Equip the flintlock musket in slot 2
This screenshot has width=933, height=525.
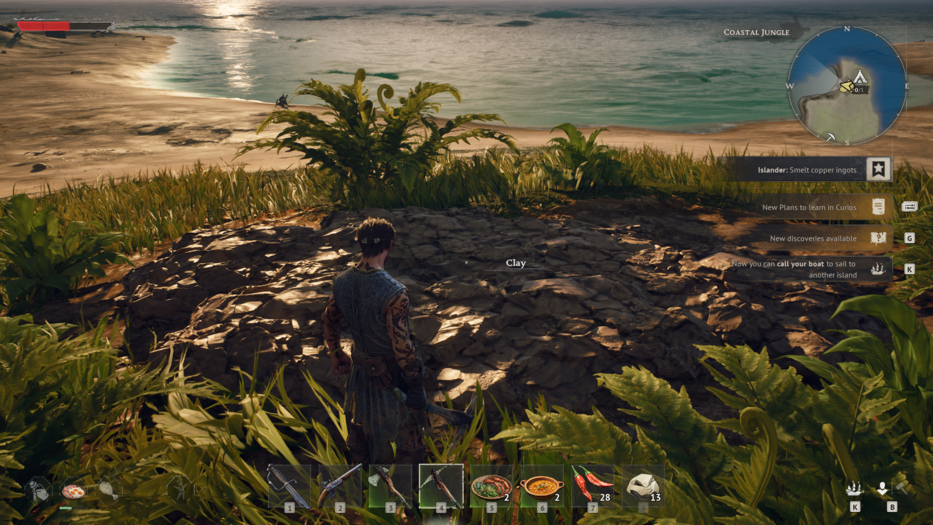340,486
